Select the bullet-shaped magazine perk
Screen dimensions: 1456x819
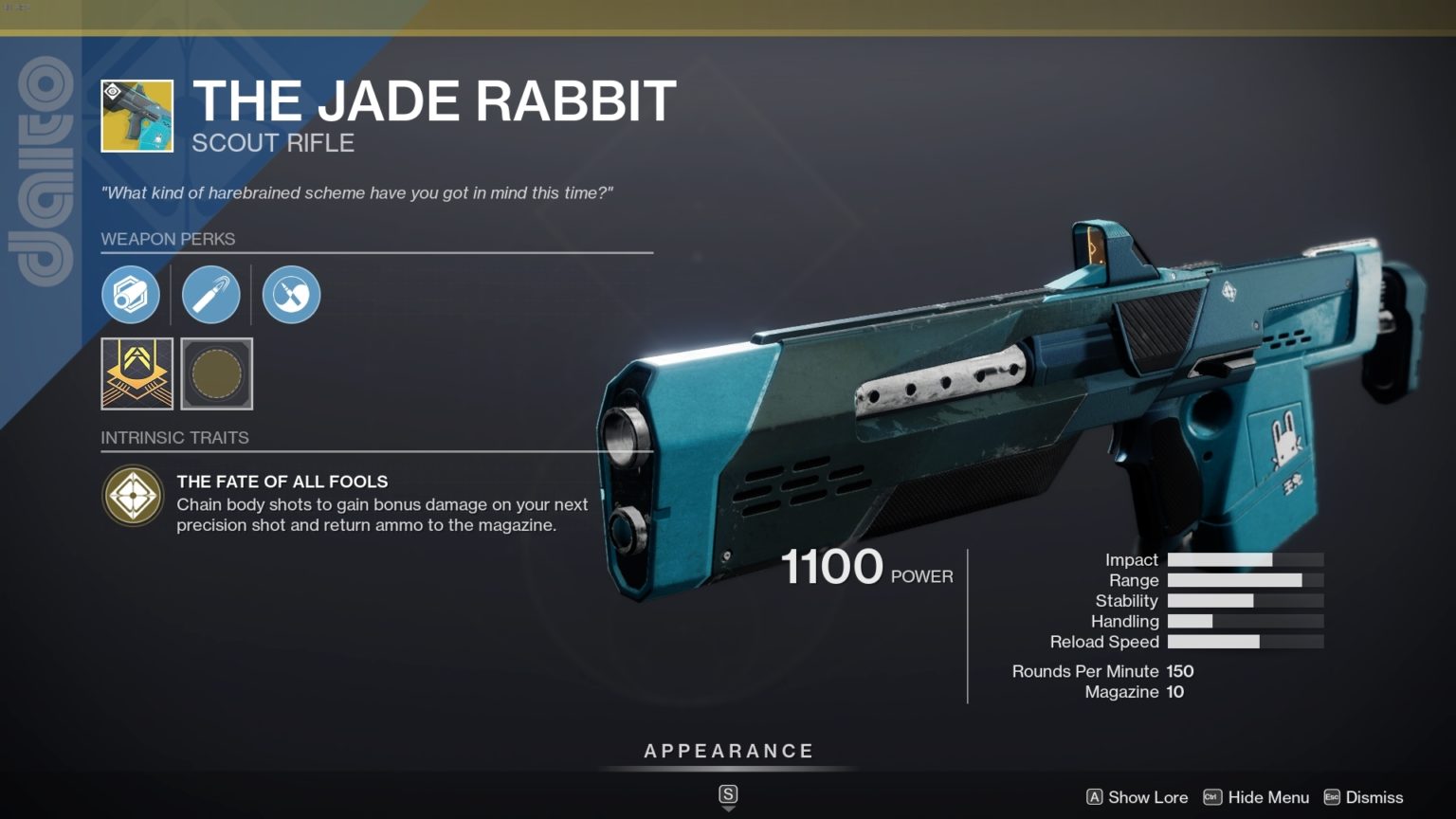(210, 294)
